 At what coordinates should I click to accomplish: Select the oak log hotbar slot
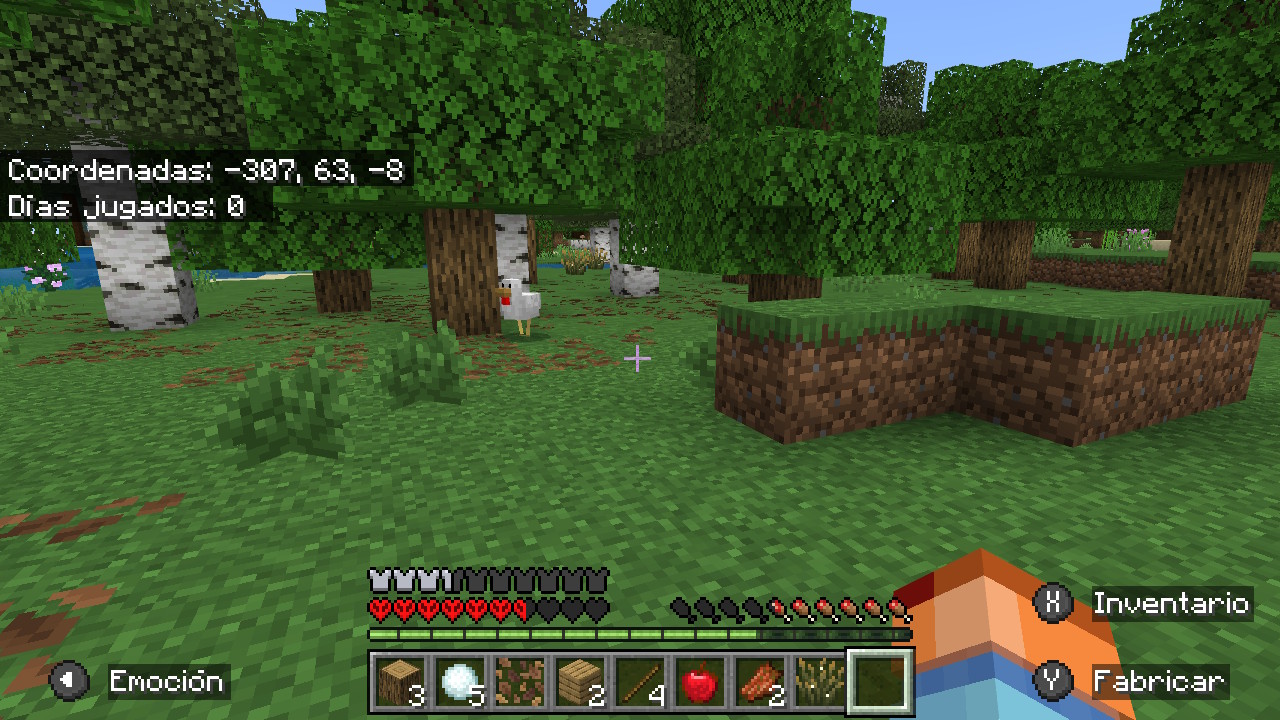(x=400, y=682)
